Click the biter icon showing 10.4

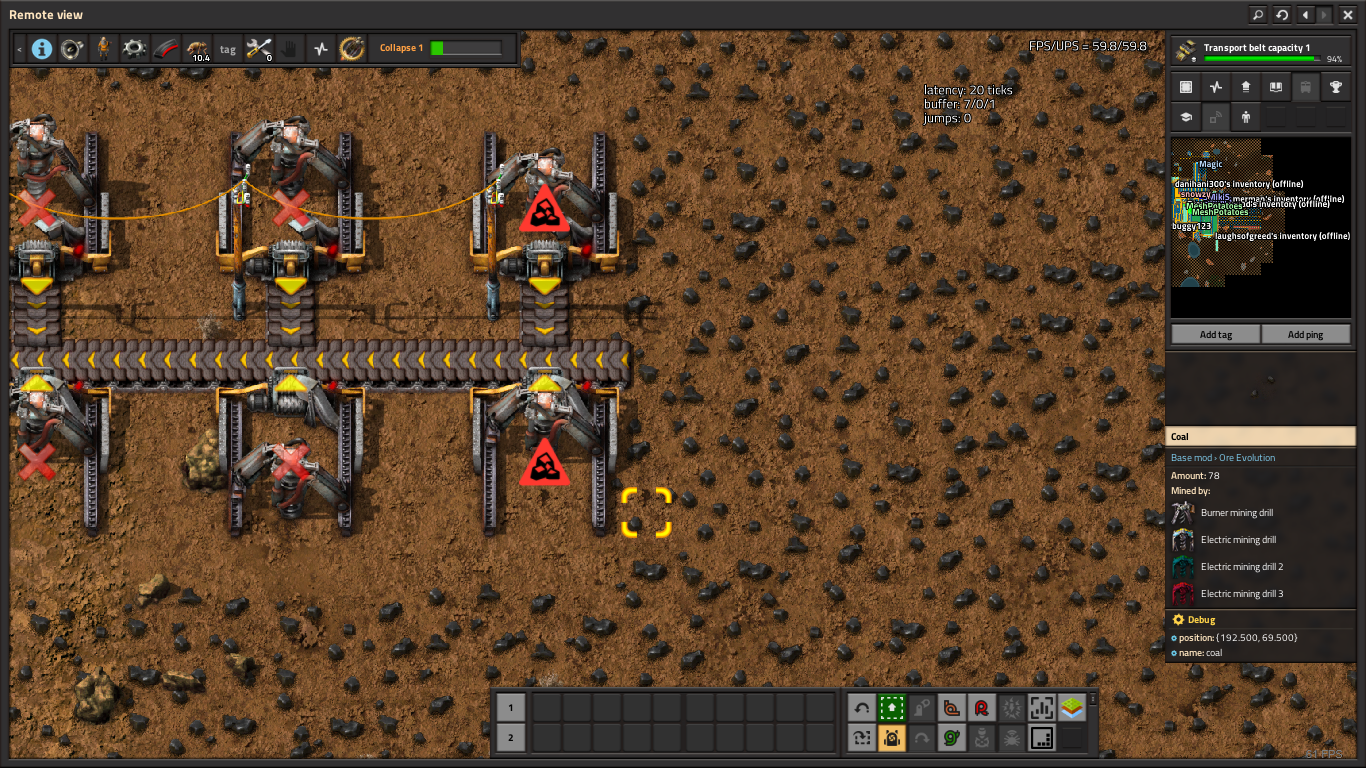pyautogui.click(x=197, y=48)
